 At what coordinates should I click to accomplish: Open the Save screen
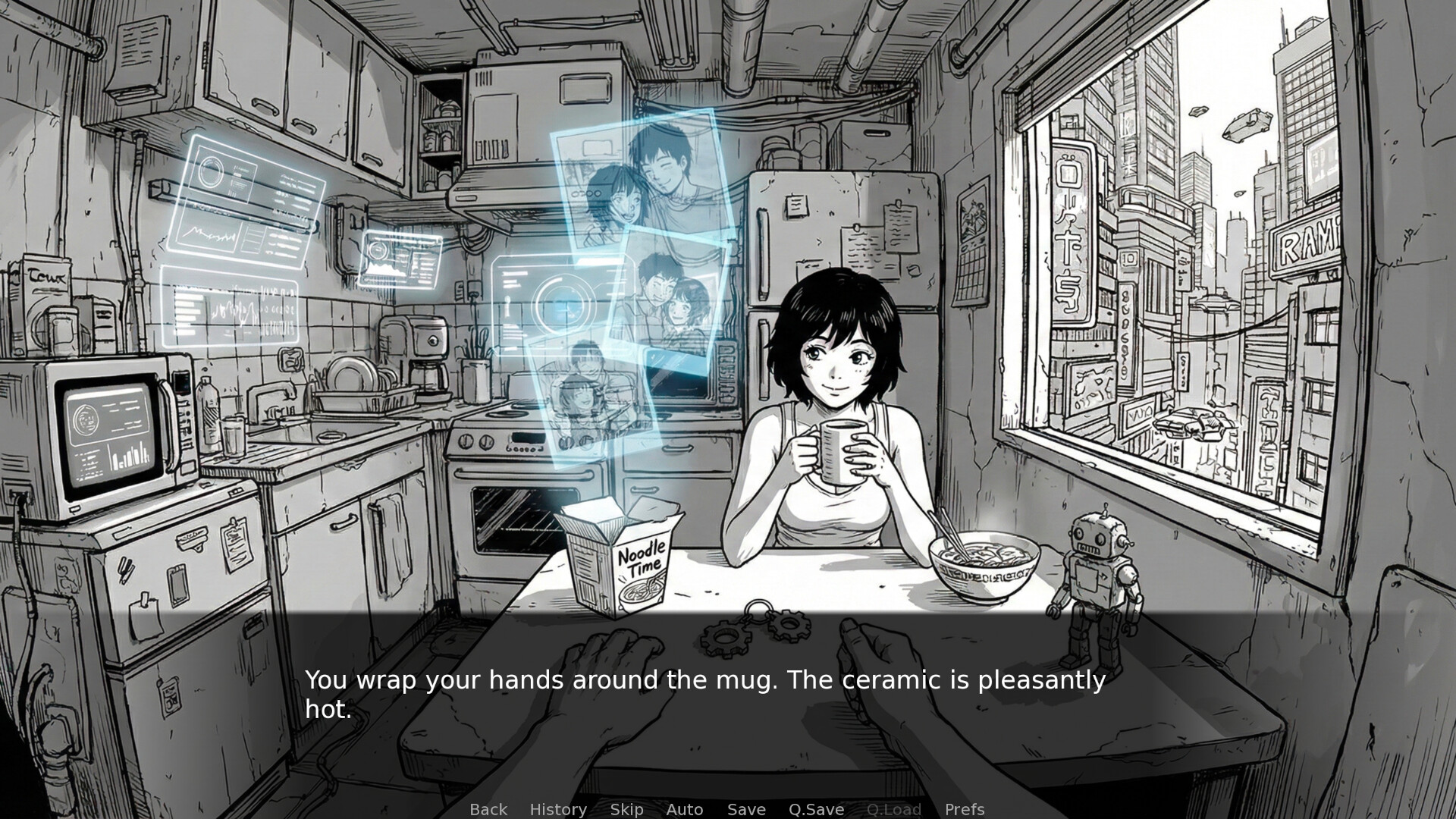coord(745,809)
